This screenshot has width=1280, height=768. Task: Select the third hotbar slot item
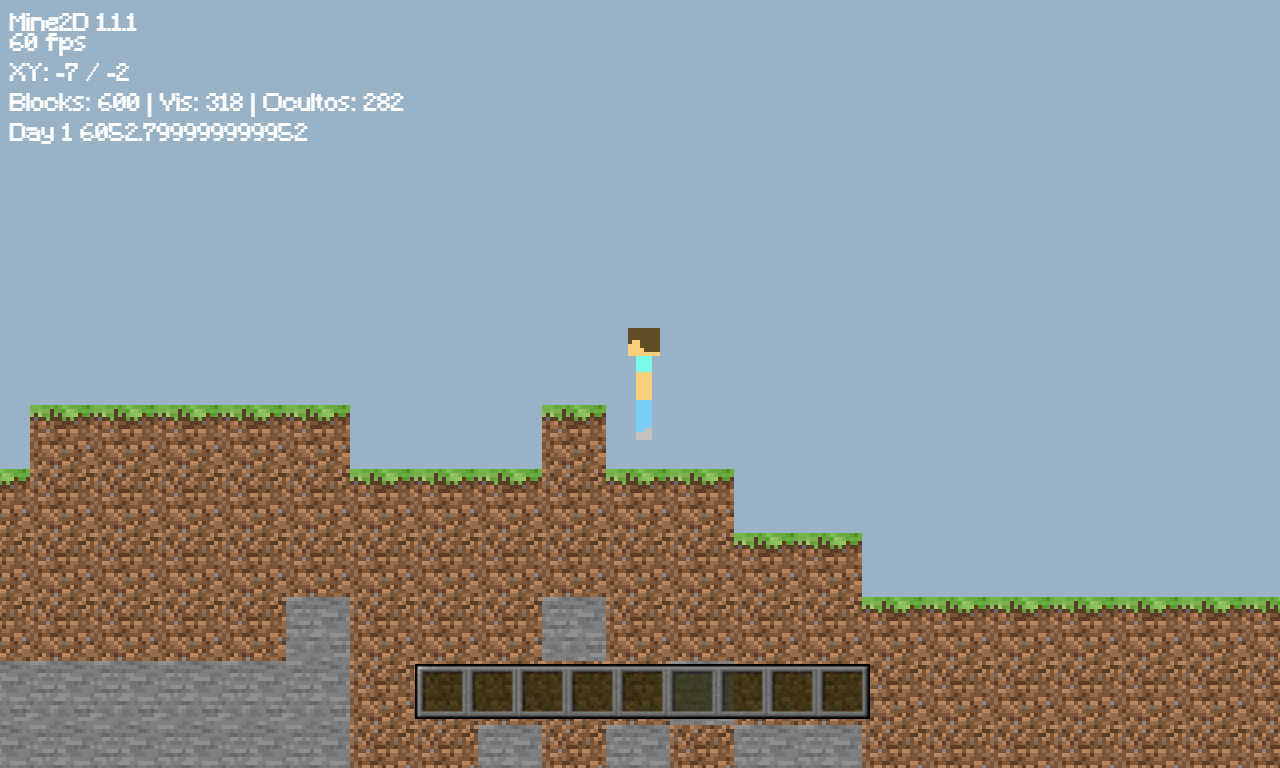(x=541, y=690)
